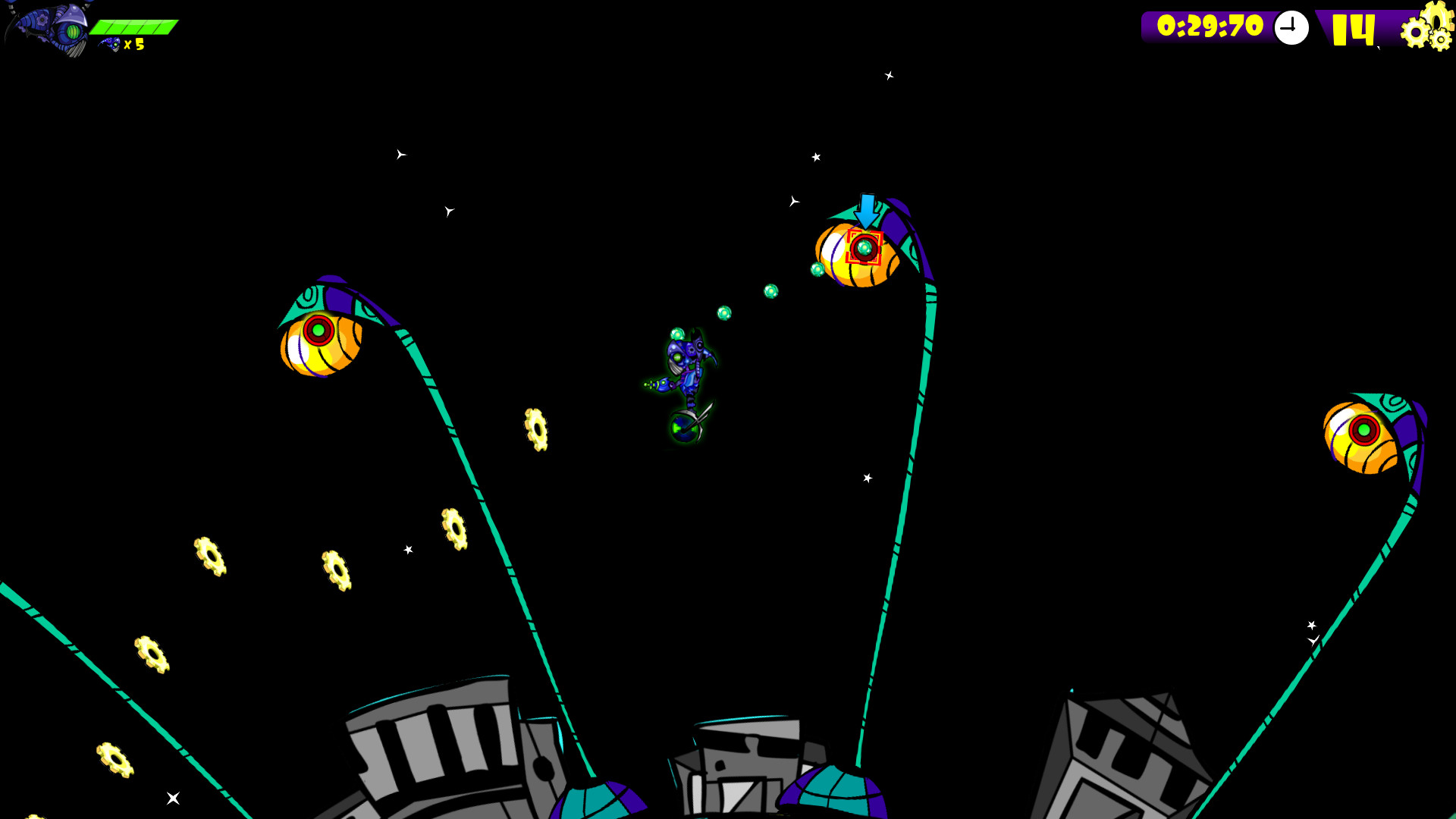The image size is (1456, 819).
Task: Click the leading green orb of the trail
Action: 817,270
